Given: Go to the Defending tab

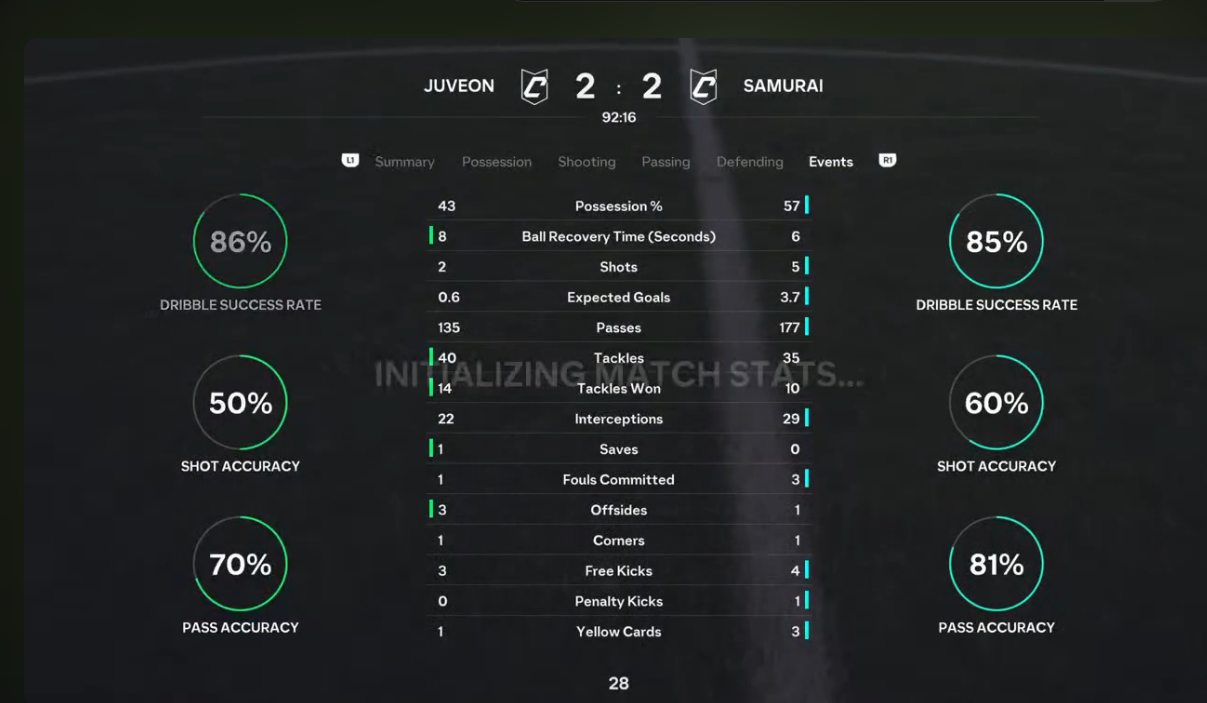Looking at the screenshot, I should pyautogui.click(x=749, y=162).
